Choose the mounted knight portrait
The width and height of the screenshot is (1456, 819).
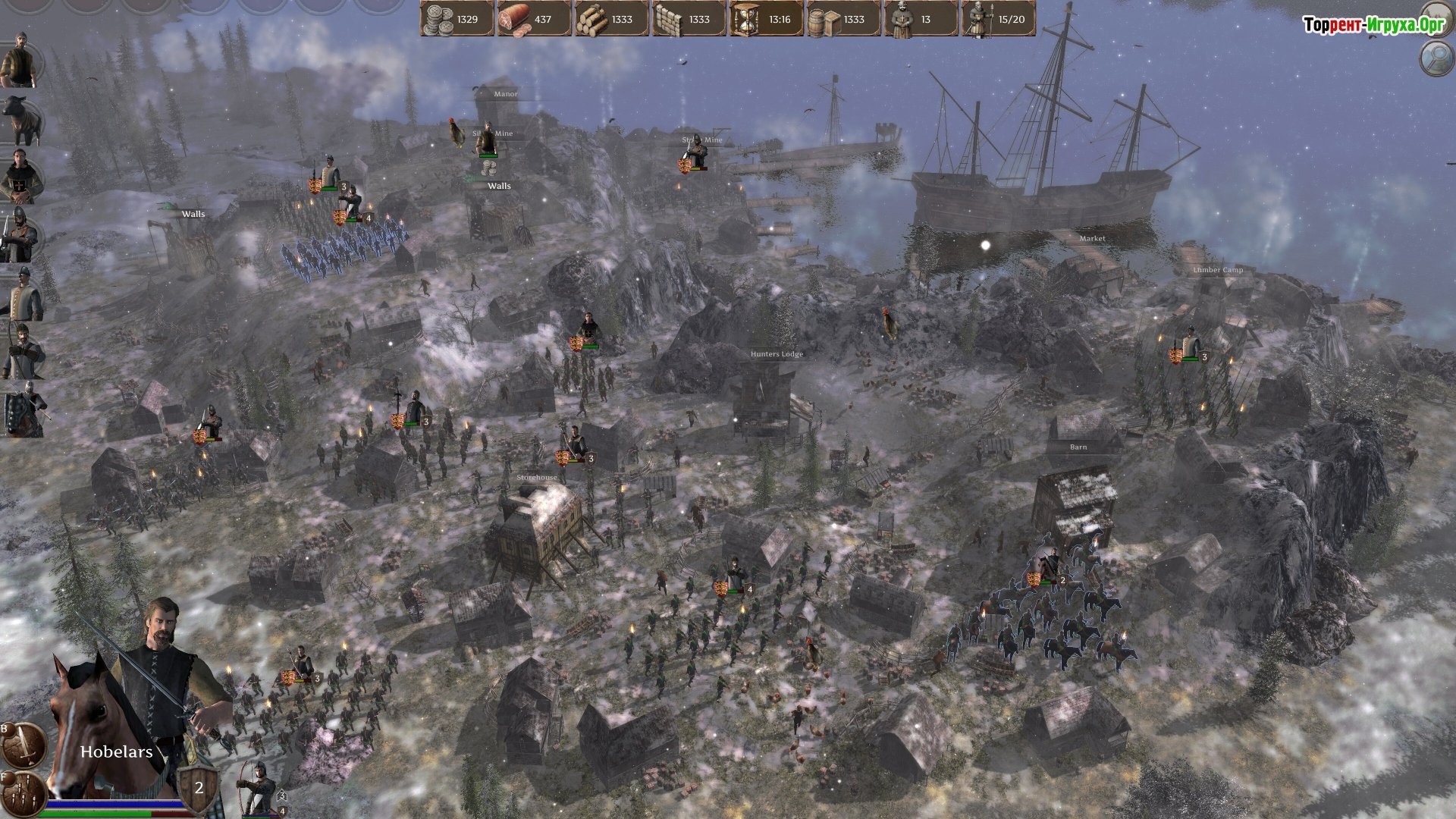(x=23, y=409)
